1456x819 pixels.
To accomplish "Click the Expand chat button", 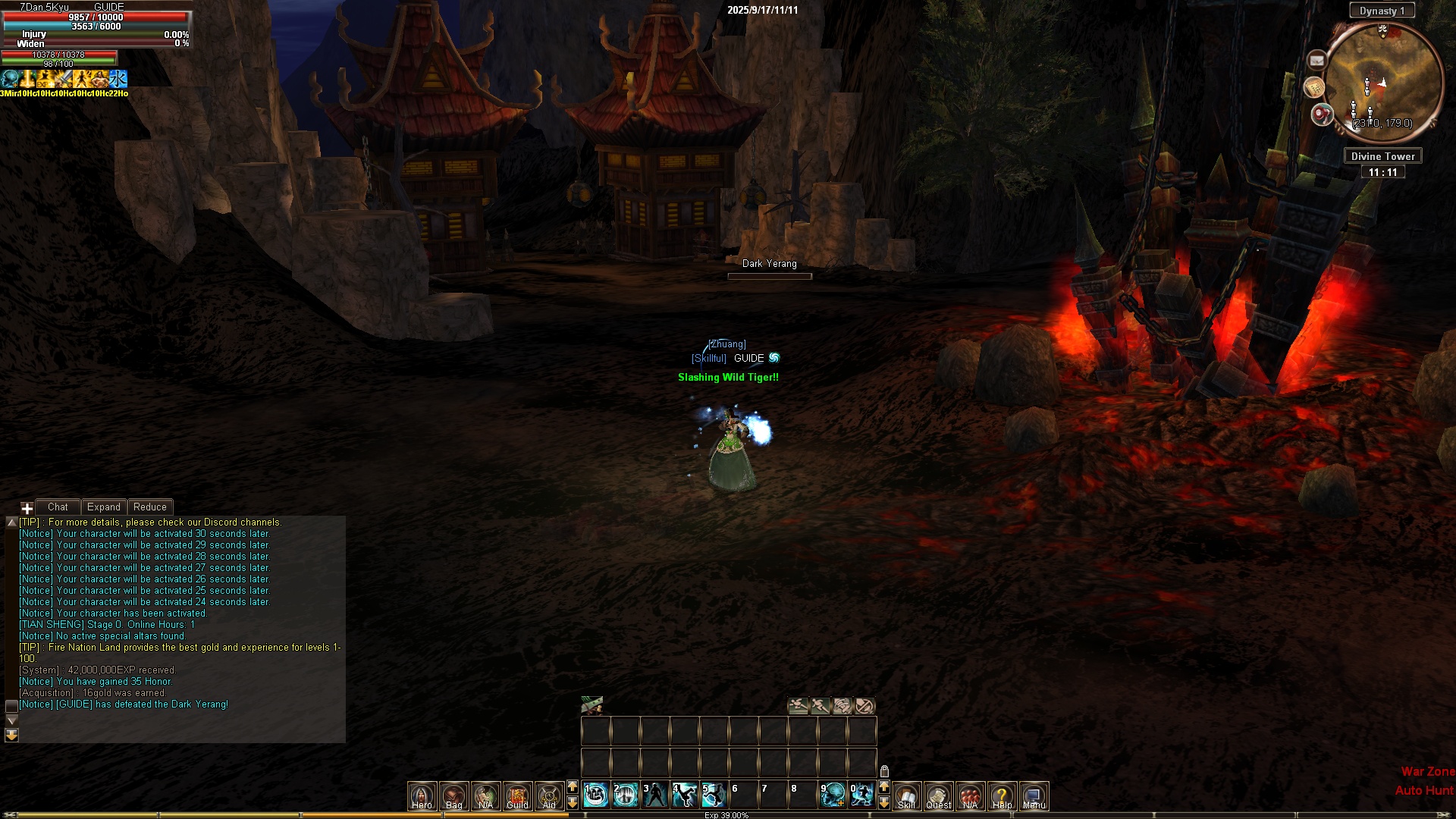I will tap(104, 507).
